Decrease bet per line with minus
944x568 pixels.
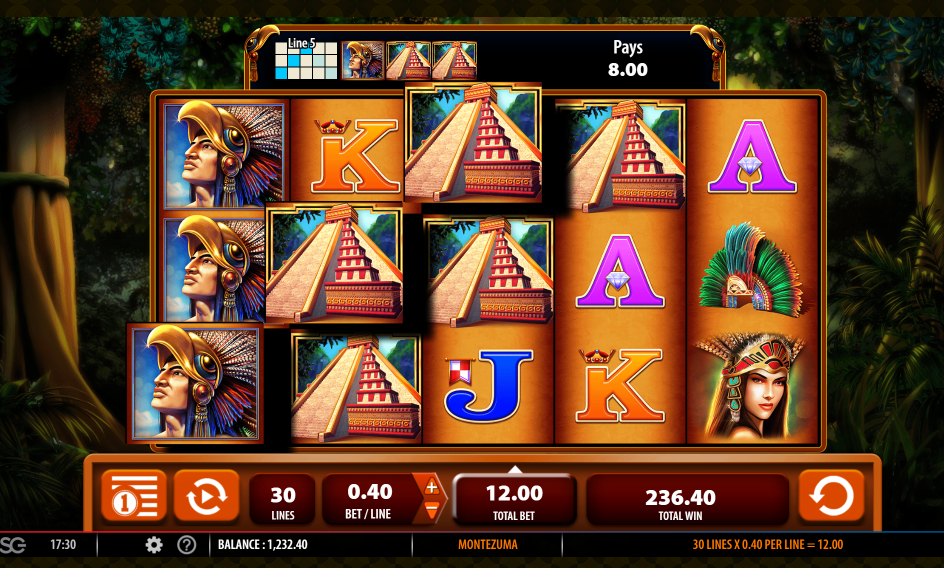point(432,510)
